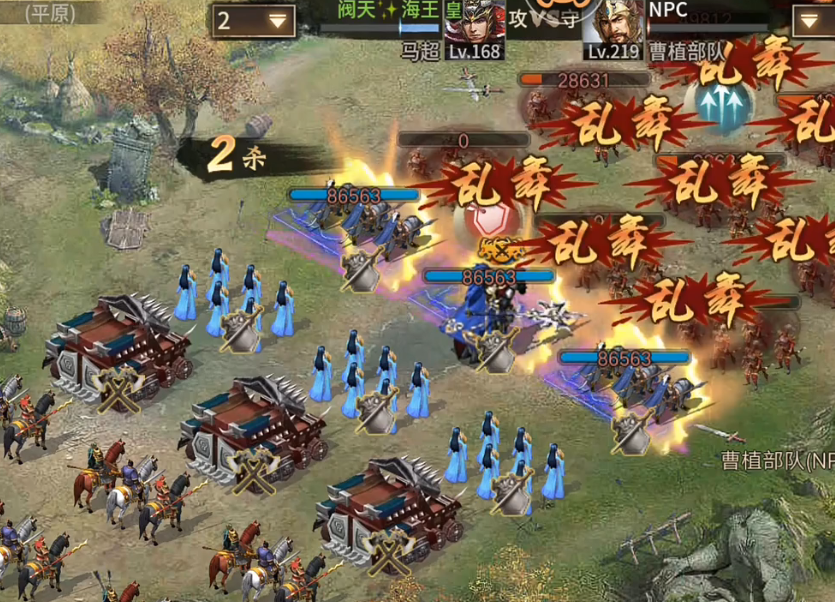Open the dropdown showing number 2

pos(252,20)
